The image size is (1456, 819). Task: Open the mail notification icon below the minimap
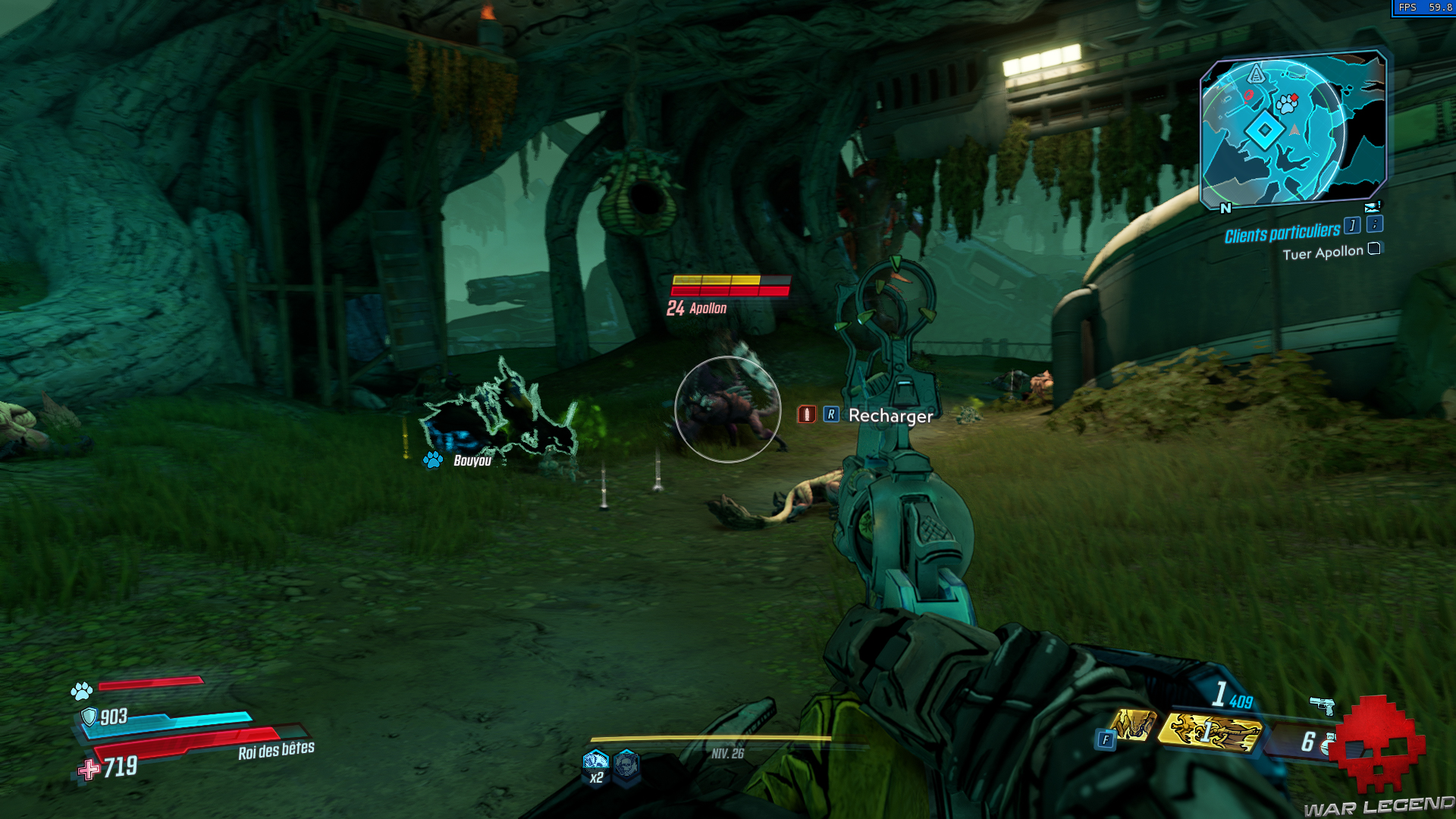[x=1373, y=208]
